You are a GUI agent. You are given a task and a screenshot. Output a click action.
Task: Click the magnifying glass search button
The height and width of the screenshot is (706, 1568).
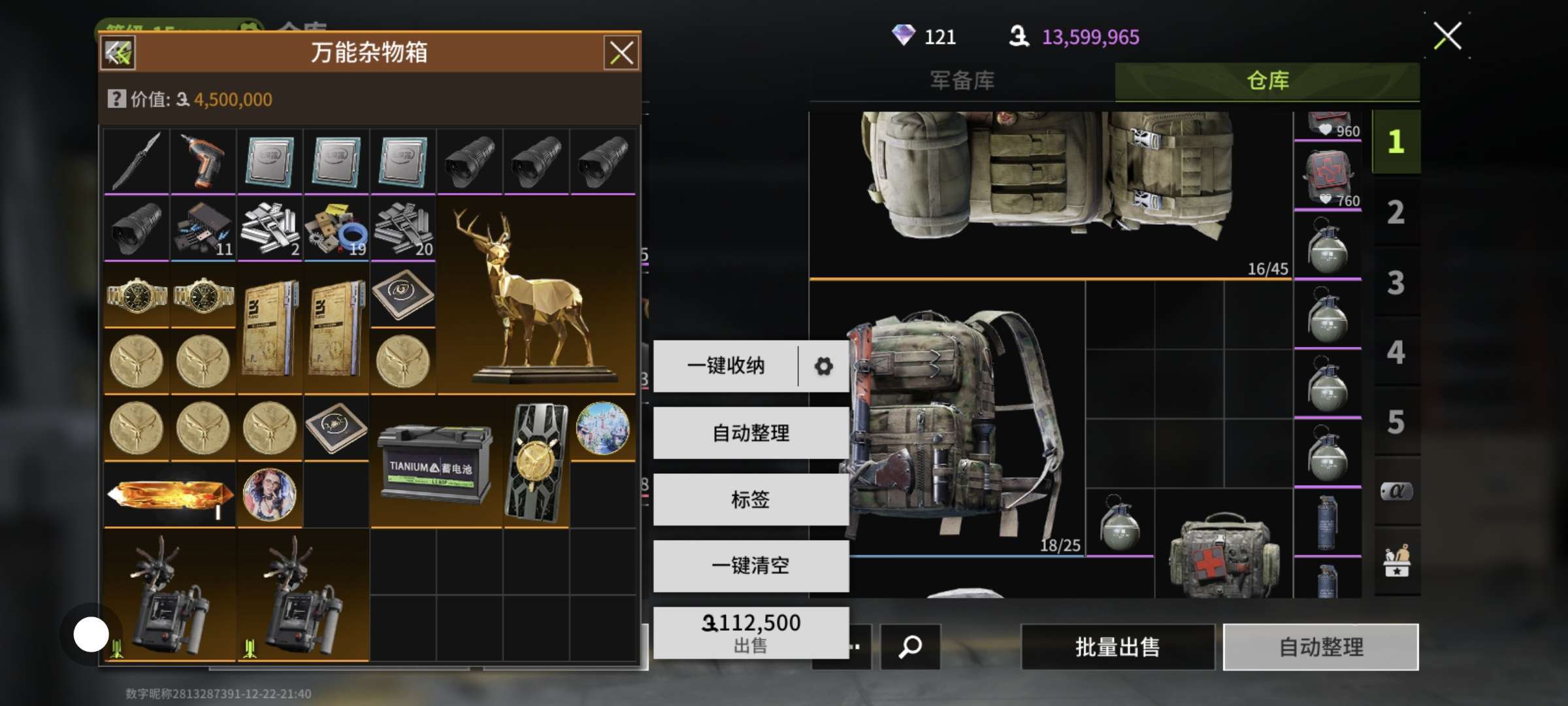click(x=910, y=647)
